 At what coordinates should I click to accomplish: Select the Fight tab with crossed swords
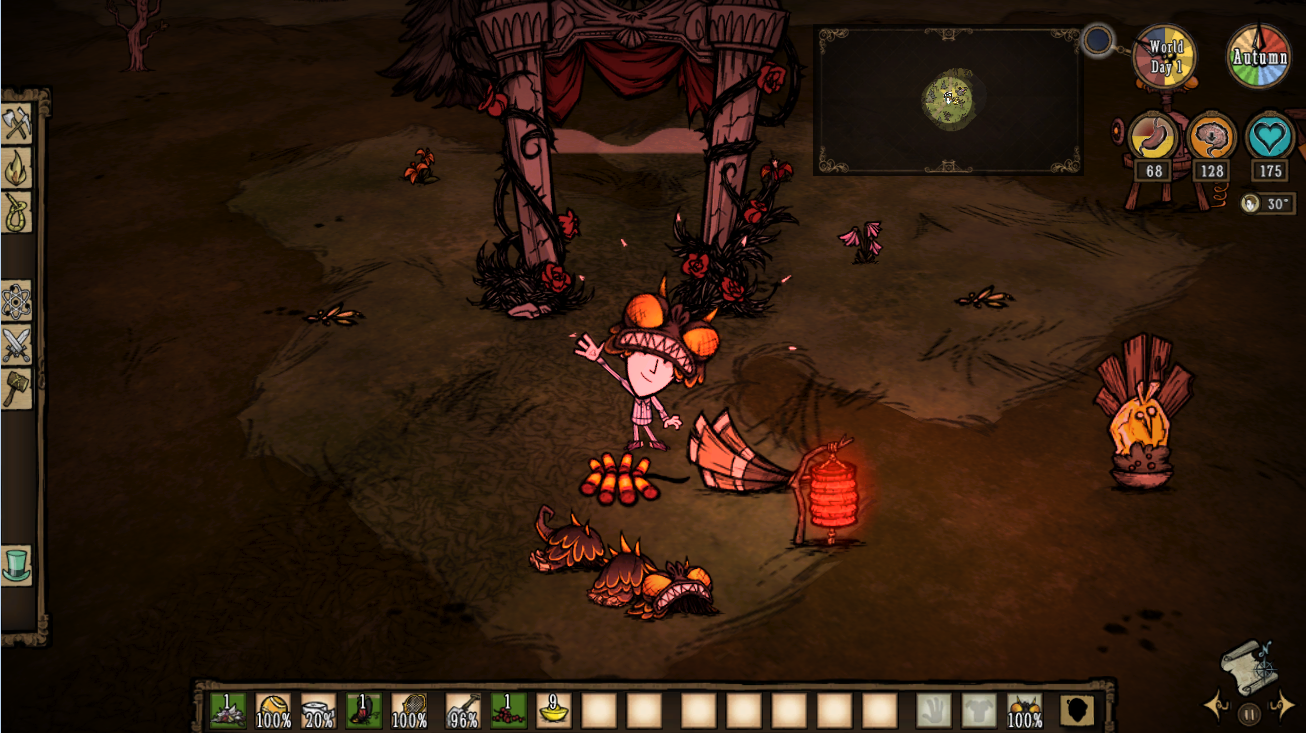click(17, 345)
